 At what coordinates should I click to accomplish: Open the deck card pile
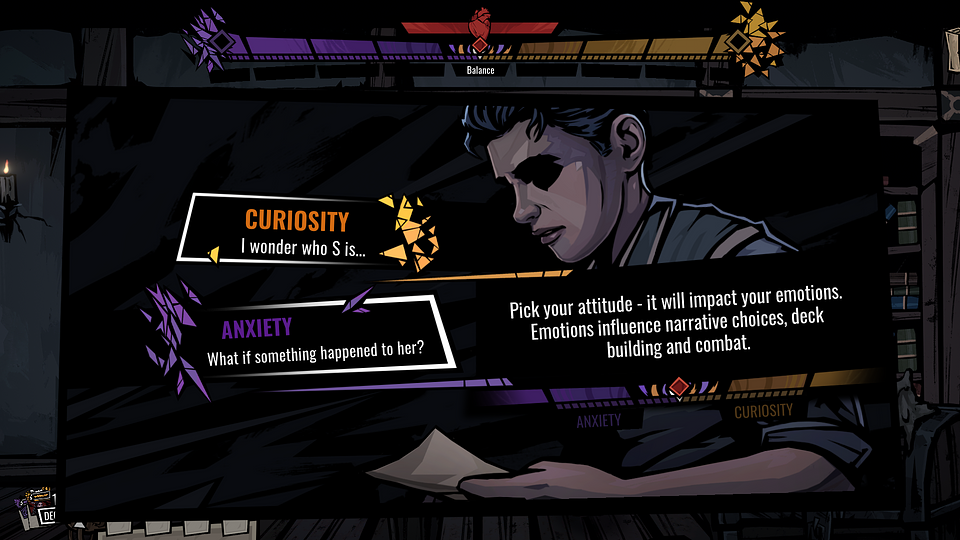(40, 507)
